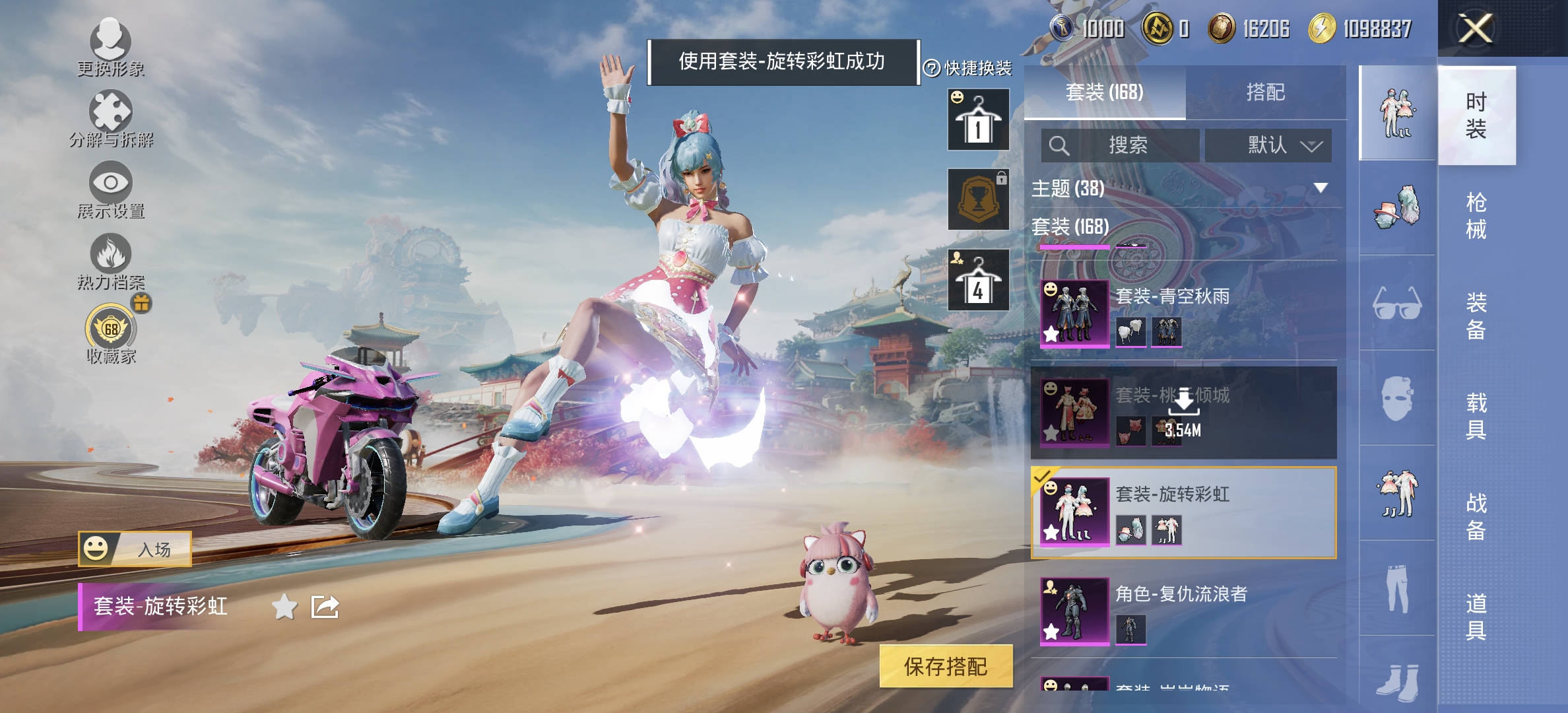Screen dimensions: 1568x713
Task: Open the 默认 sort dropdown
Action: pos(1268,146)
